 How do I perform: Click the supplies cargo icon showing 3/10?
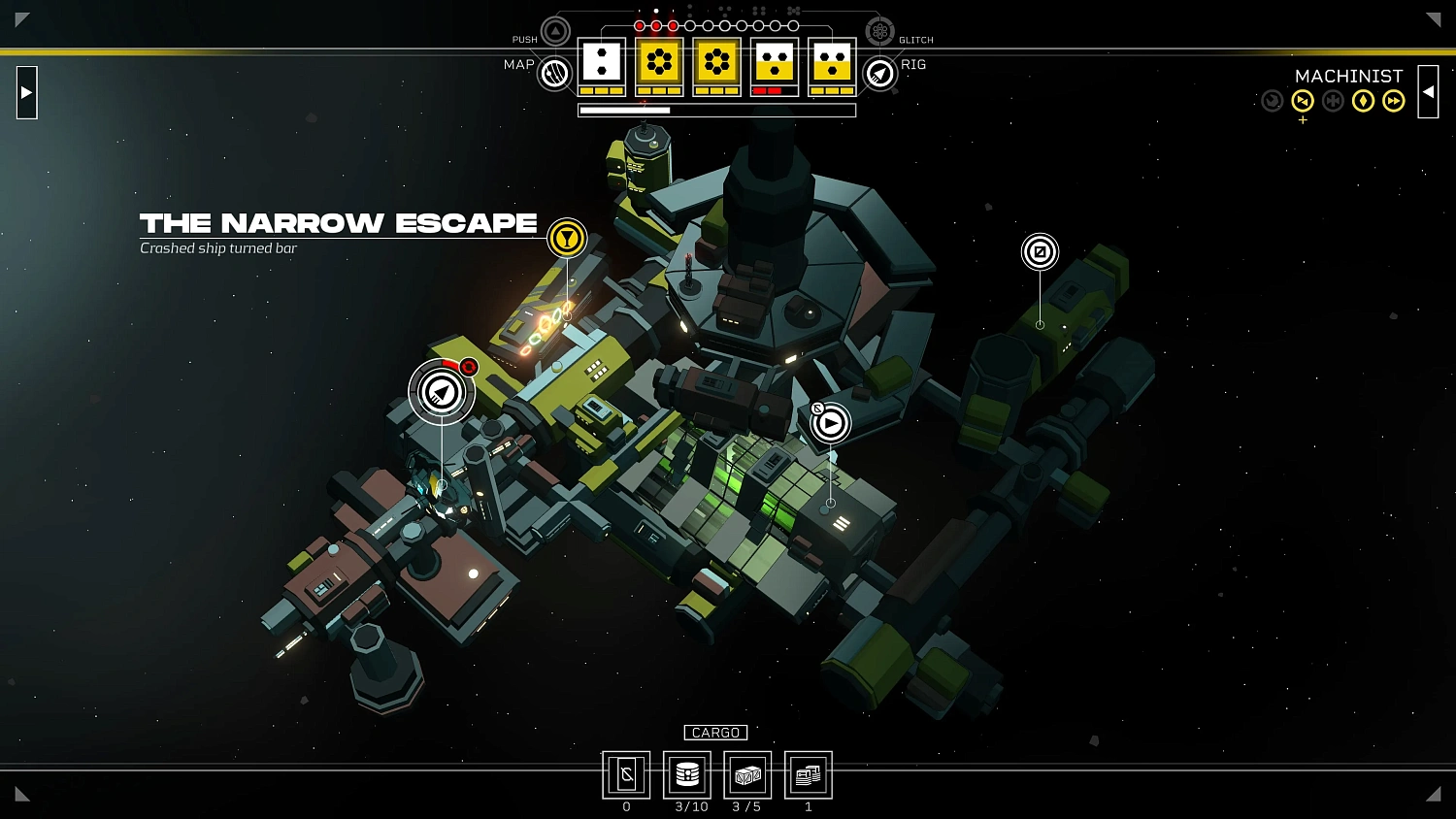[687, 773]
